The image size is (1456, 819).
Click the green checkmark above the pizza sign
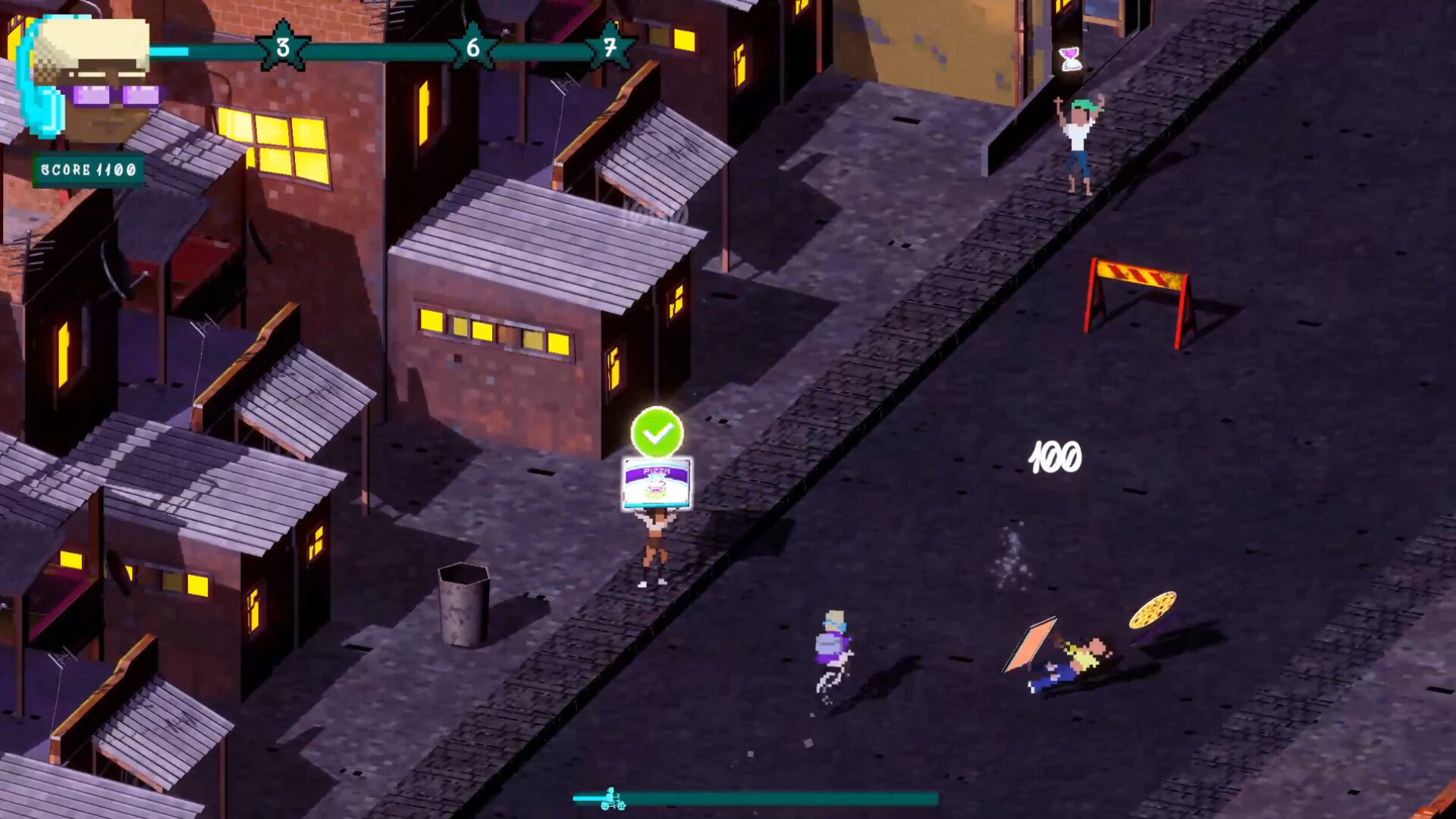658,432
